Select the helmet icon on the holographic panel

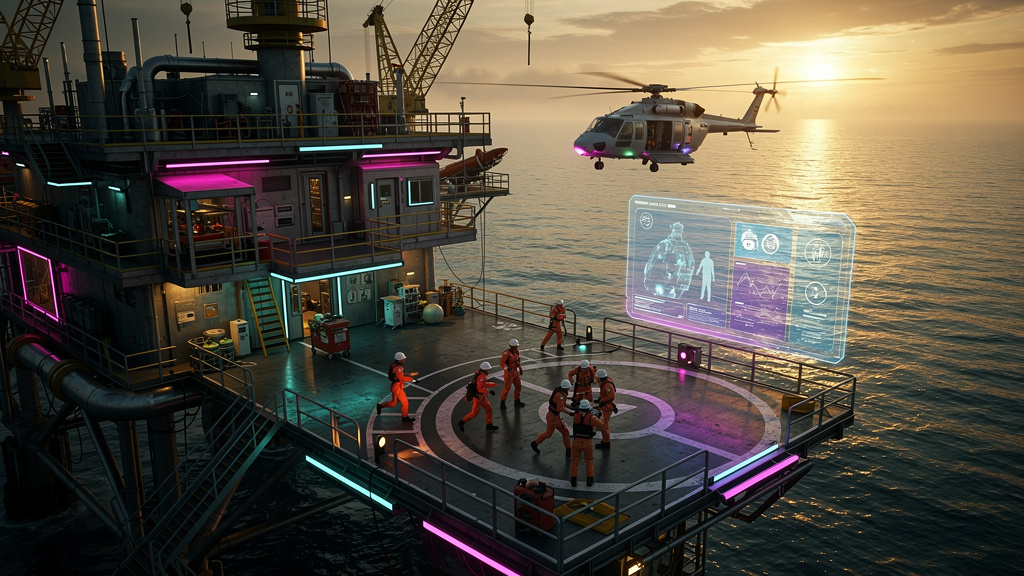(x=749, y=239)
